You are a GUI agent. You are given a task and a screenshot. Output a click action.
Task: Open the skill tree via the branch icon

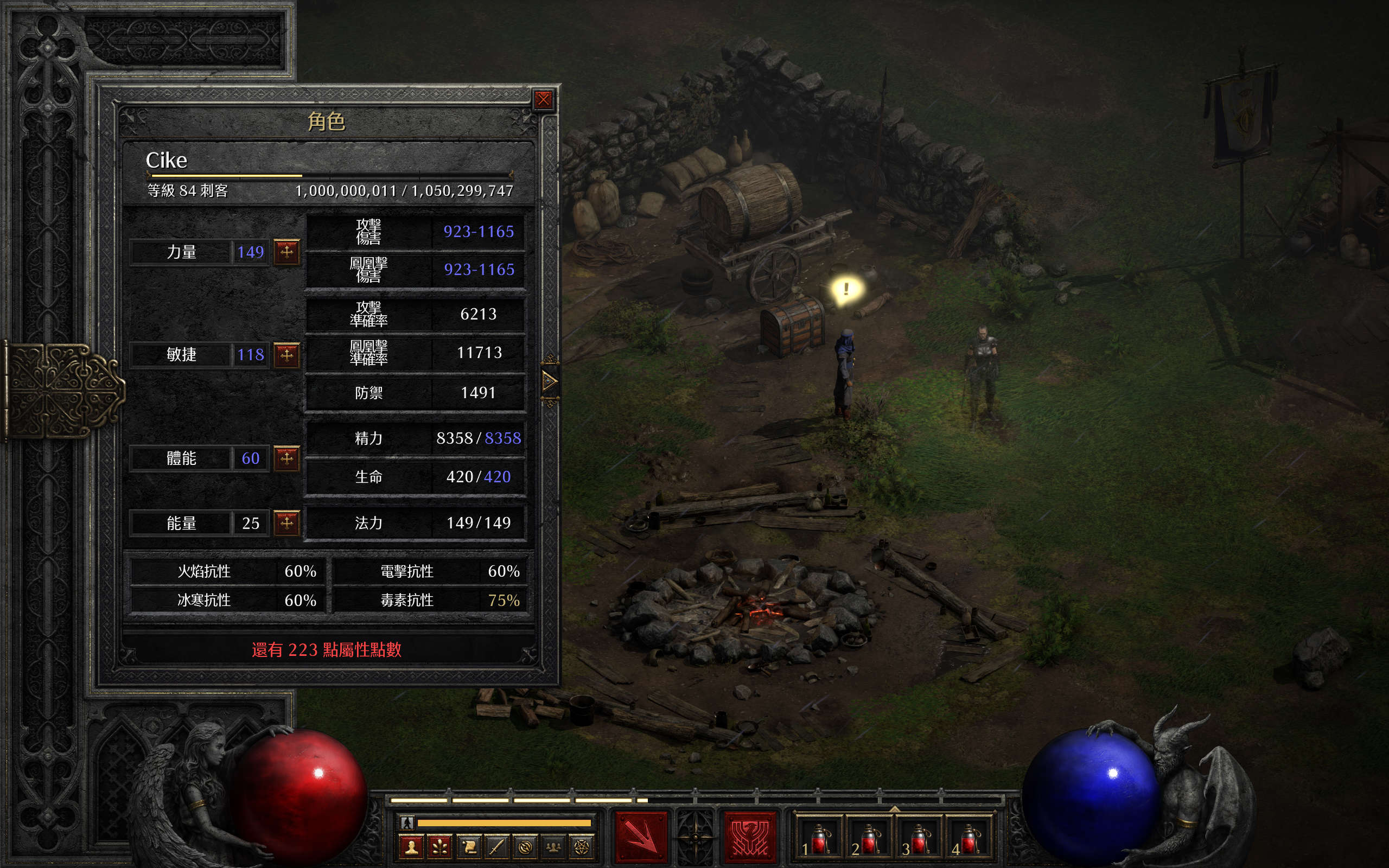point(440,847)
